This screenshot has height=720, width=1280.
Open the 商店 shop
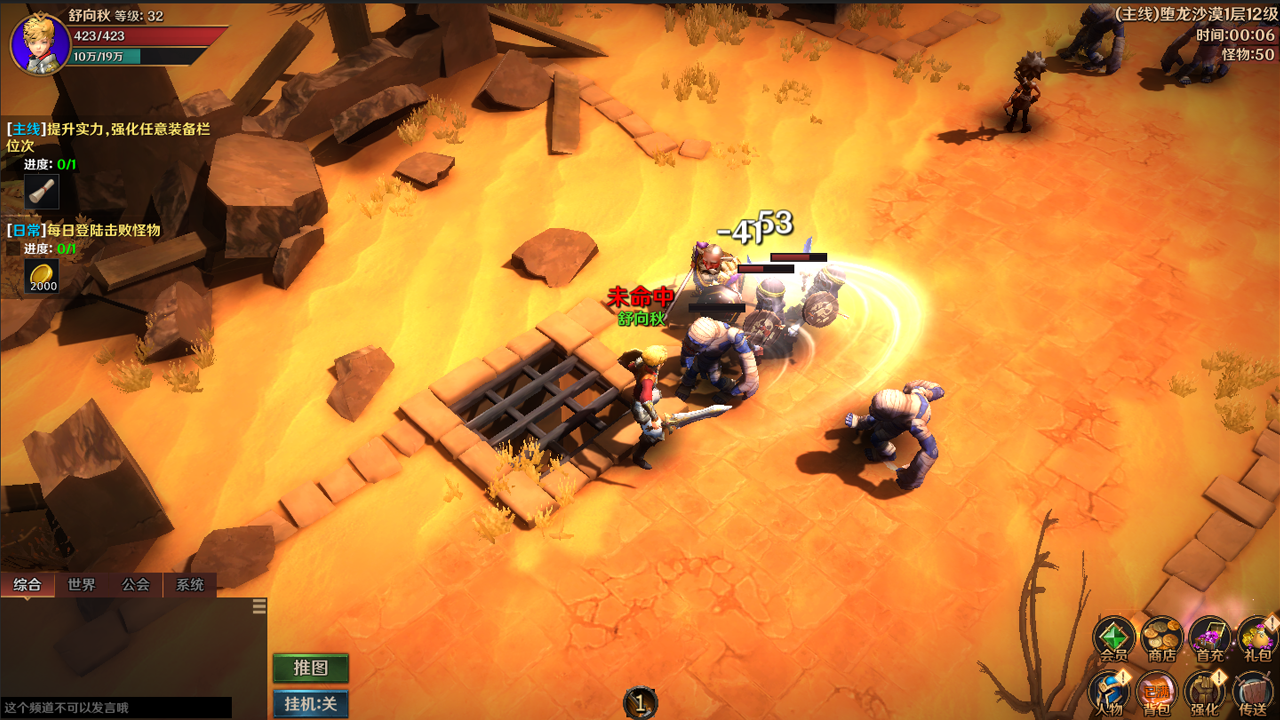1161,639
